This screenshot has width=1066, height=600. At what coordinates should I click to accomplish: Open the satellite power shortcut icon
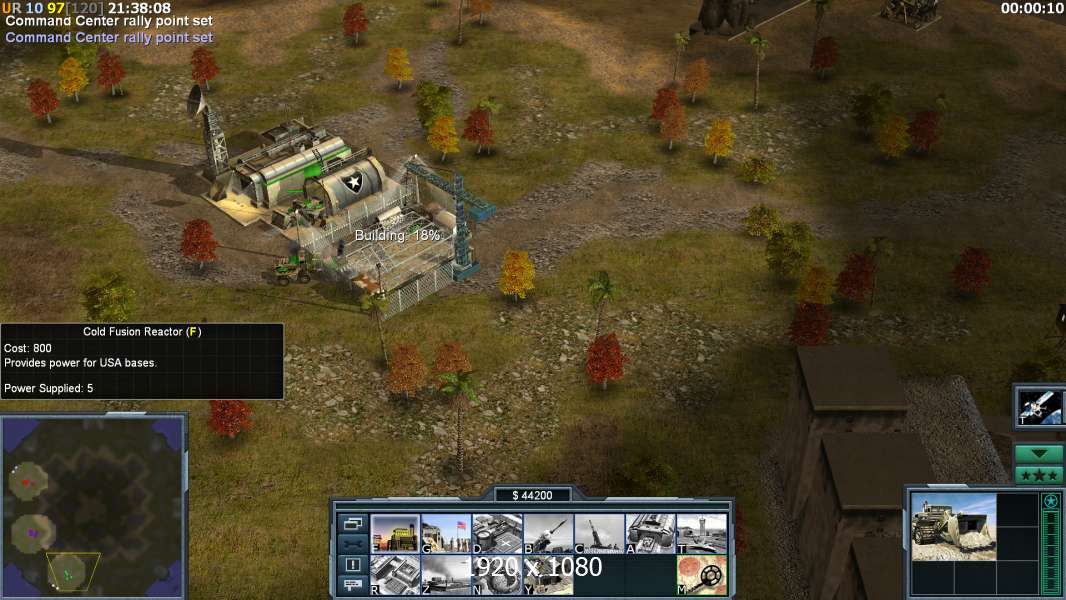[x=1040, y=407]
